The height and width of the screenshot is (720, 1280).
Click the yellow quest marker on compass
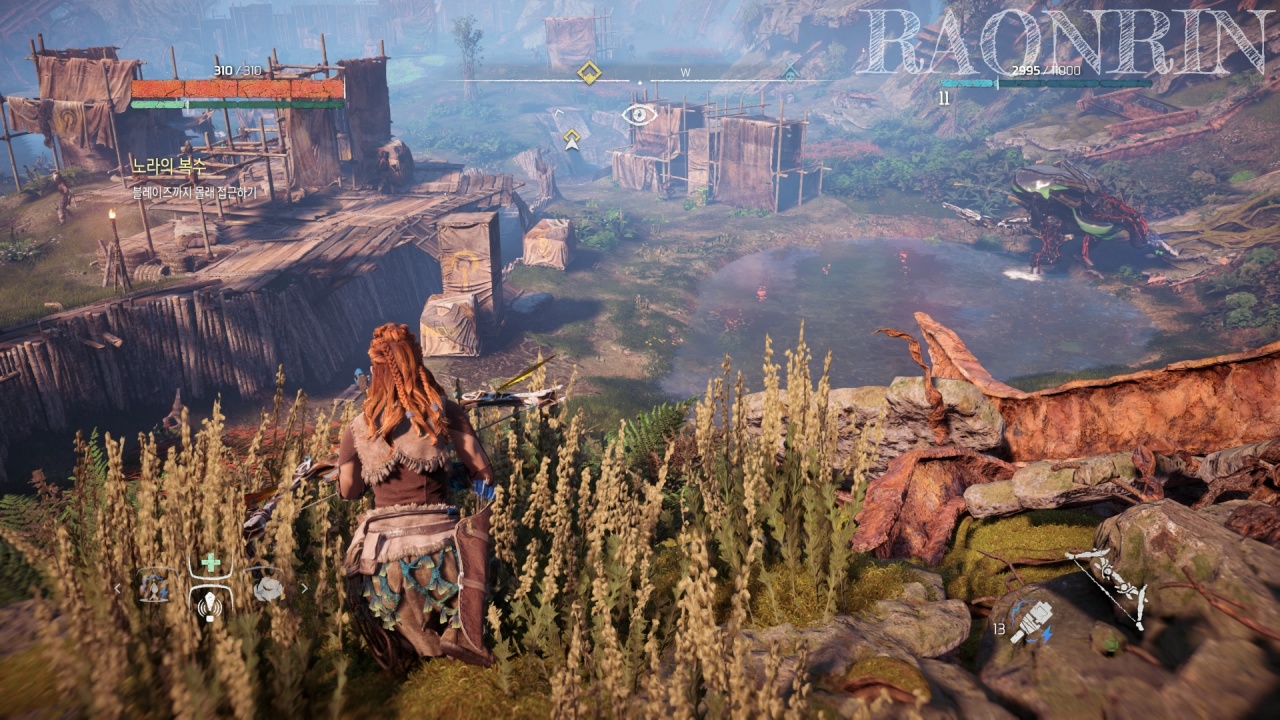coord(590,73)
